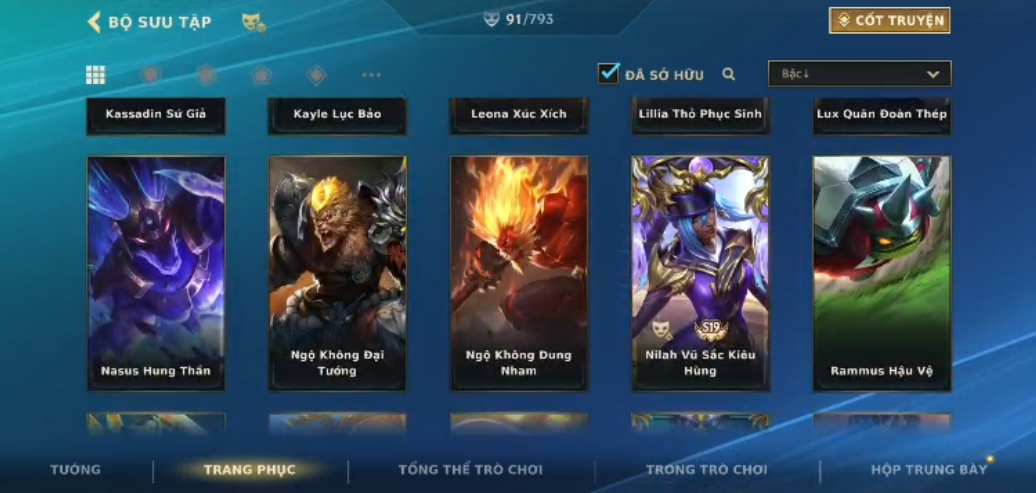Image resolution: width=1036 pixels, height=493 pixels.
Task: Open the Cốt Truyện lore button
Action: [x=889, y=20]
